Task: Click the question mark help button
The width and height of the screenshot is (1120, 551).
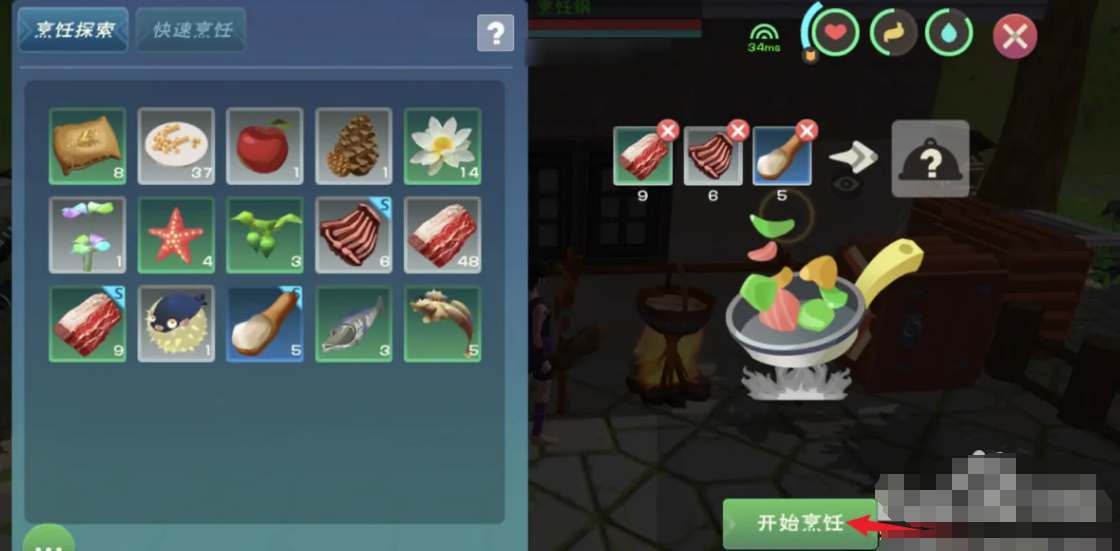Action: tap(495, 34)
